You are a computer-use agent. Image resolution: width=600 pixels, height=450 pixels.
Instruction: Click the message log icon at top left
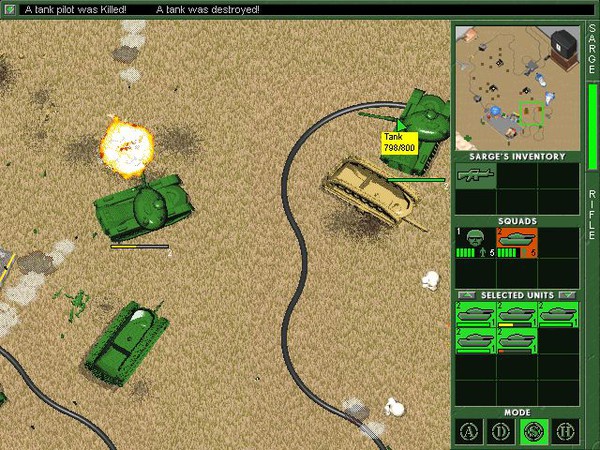[x=10, y=9]
